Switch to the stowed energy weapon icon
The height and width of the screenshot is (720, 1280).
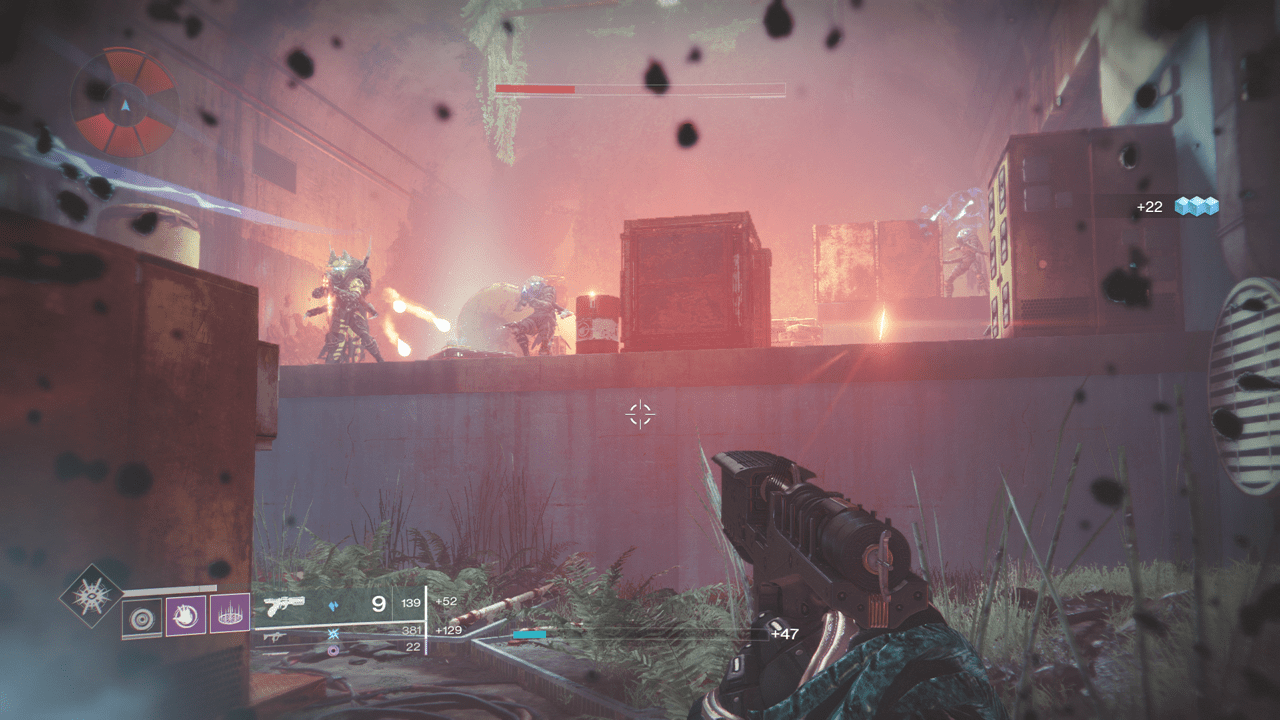[275, 635]
